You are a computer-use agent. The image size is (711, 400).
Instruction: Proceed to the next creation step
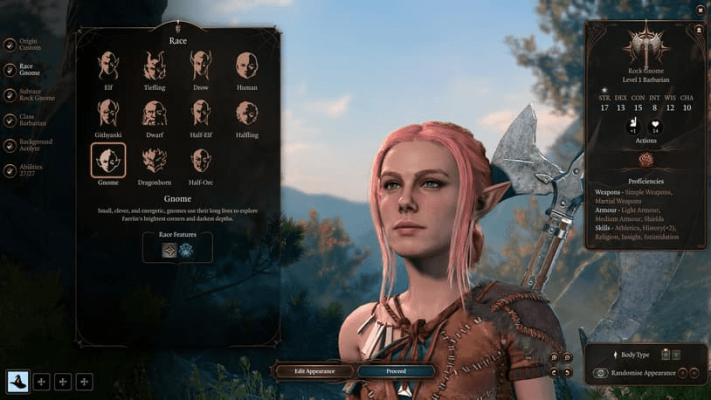pyautogui.click(x=396, y=371)
